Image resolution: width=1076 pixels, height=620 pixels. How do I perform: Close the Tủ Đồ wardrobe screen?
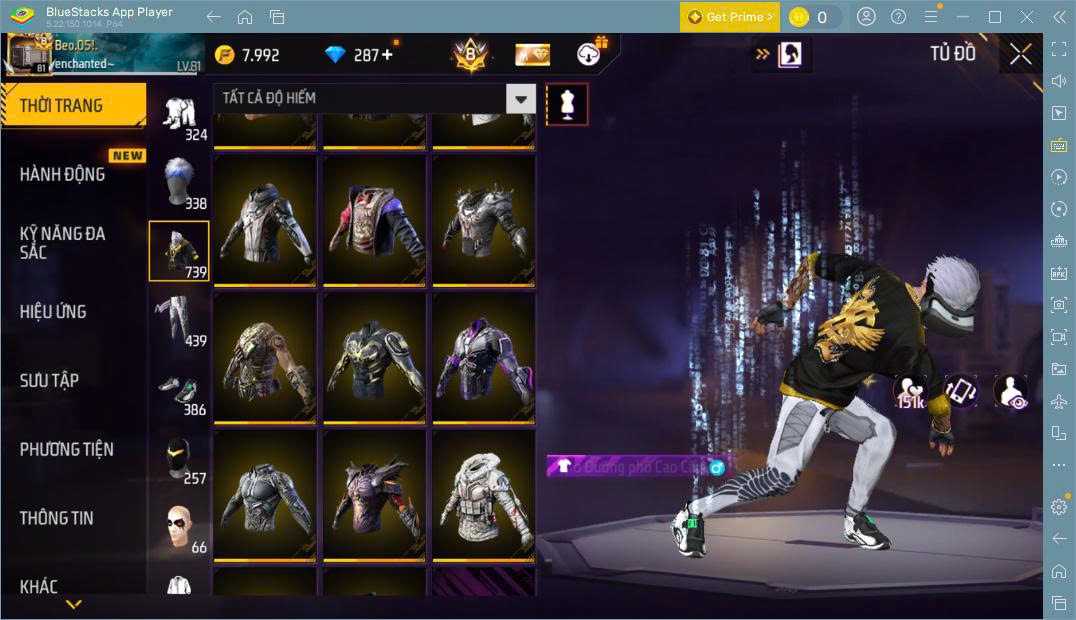[x=1020, y=54]
